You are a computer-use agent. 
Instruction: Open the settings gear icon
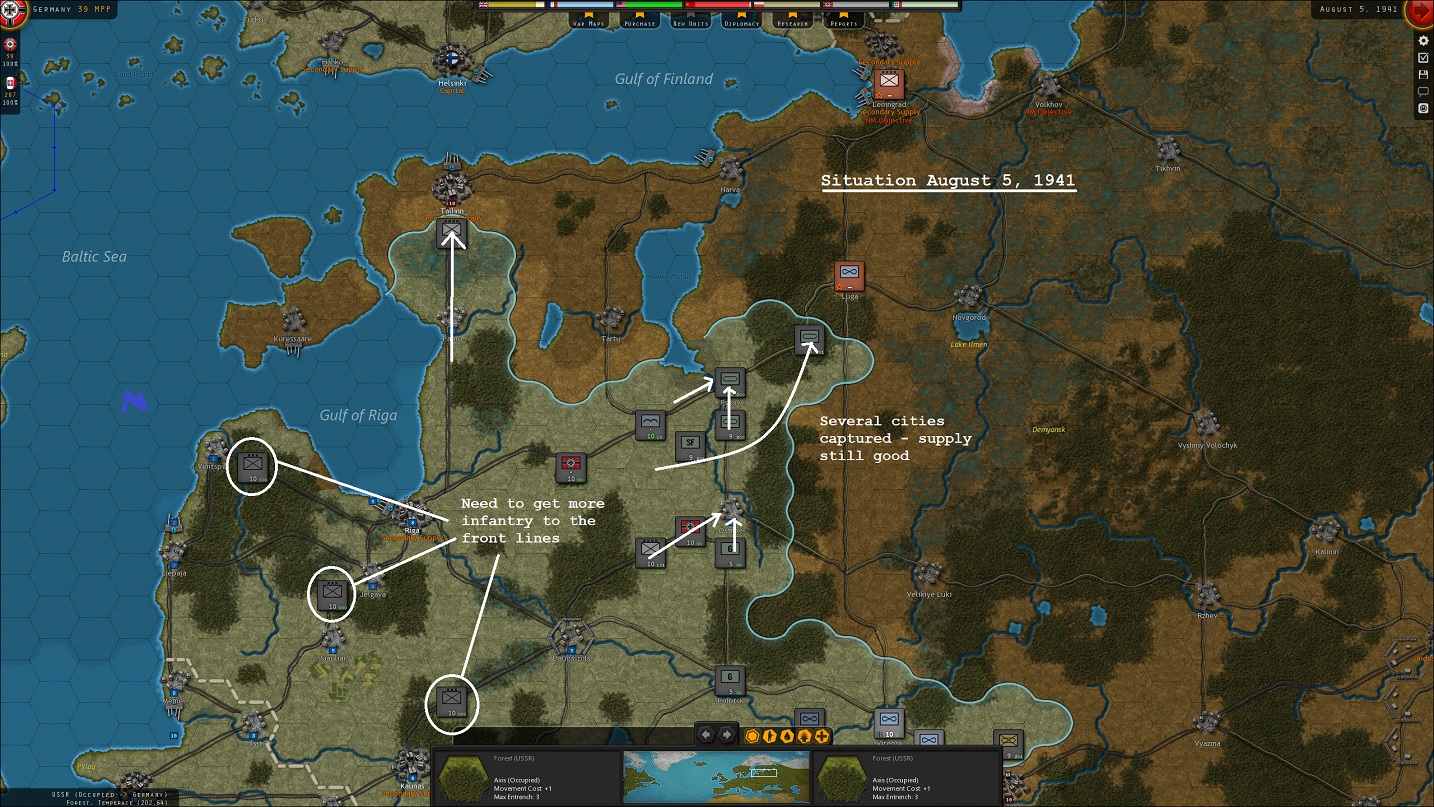coord(1423,40)
